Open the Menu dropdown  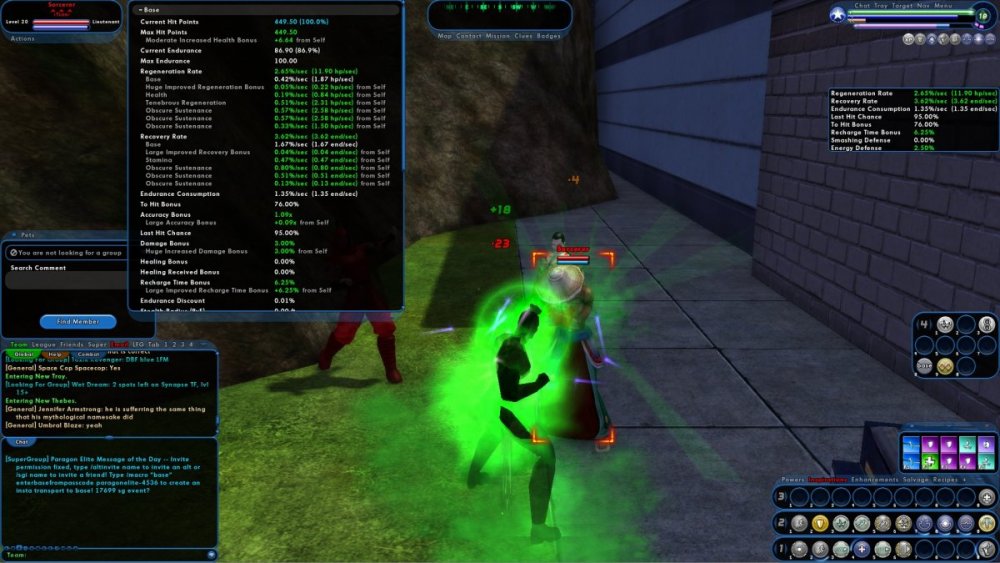(x=943, y=6)
